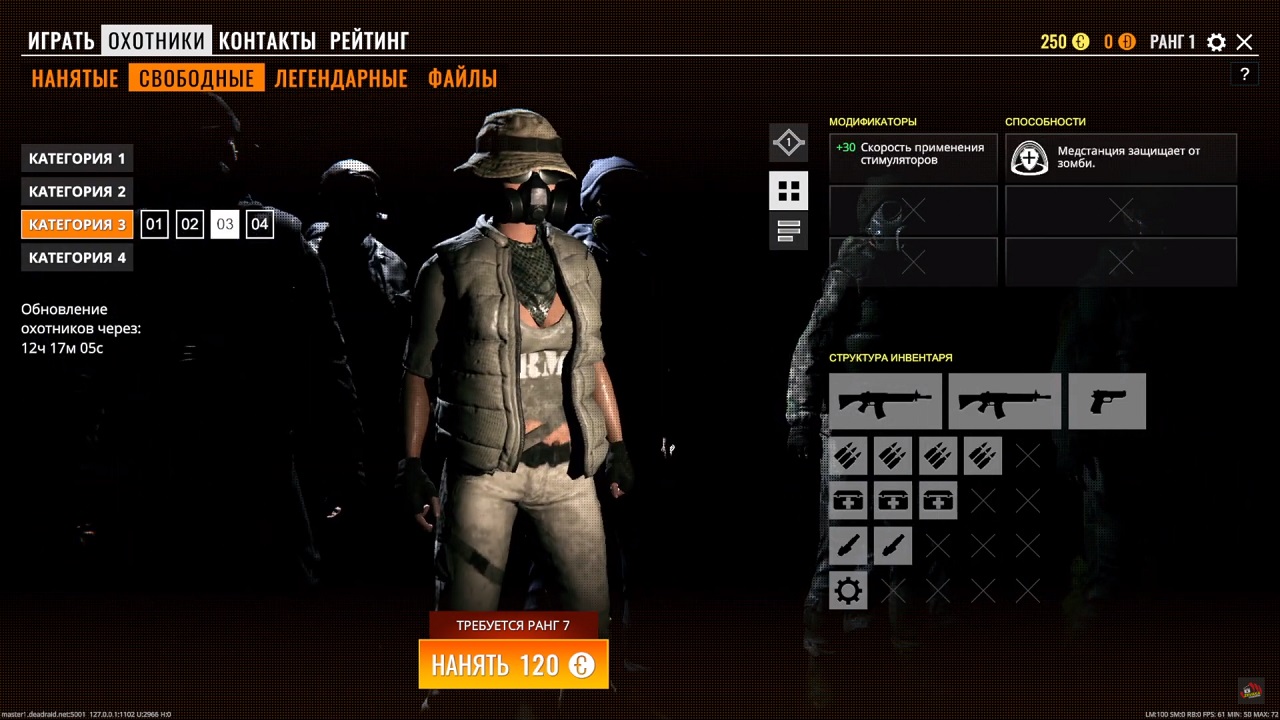The height and width of the screenshot is (720, 1280).
Task: Choose КАТЕГОРИЯ 2 hunters
Action: click(x=77, y=191)
